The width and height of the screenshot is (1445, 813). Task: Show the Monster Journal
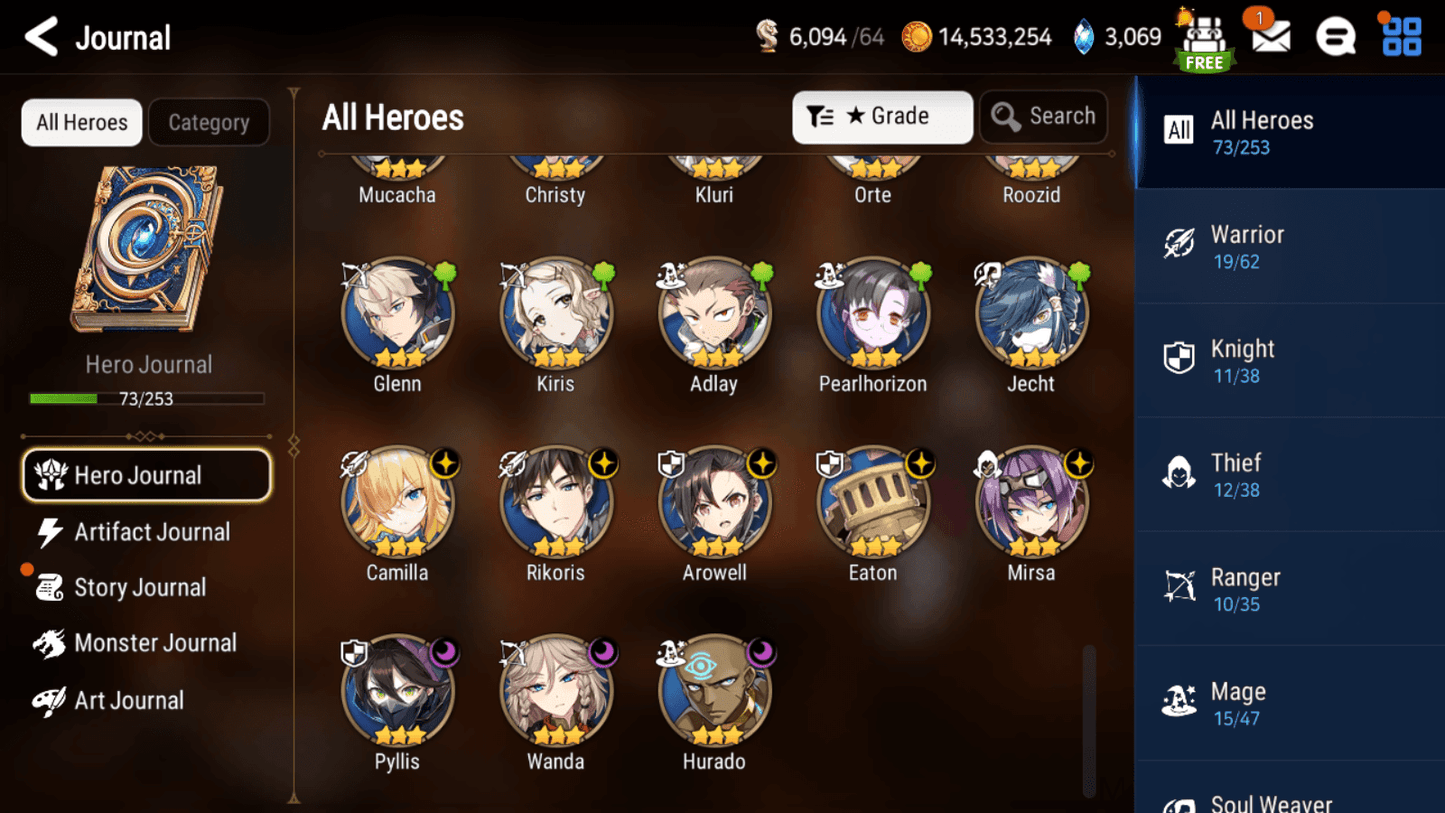pyautogui.click(x=154, y=643)
